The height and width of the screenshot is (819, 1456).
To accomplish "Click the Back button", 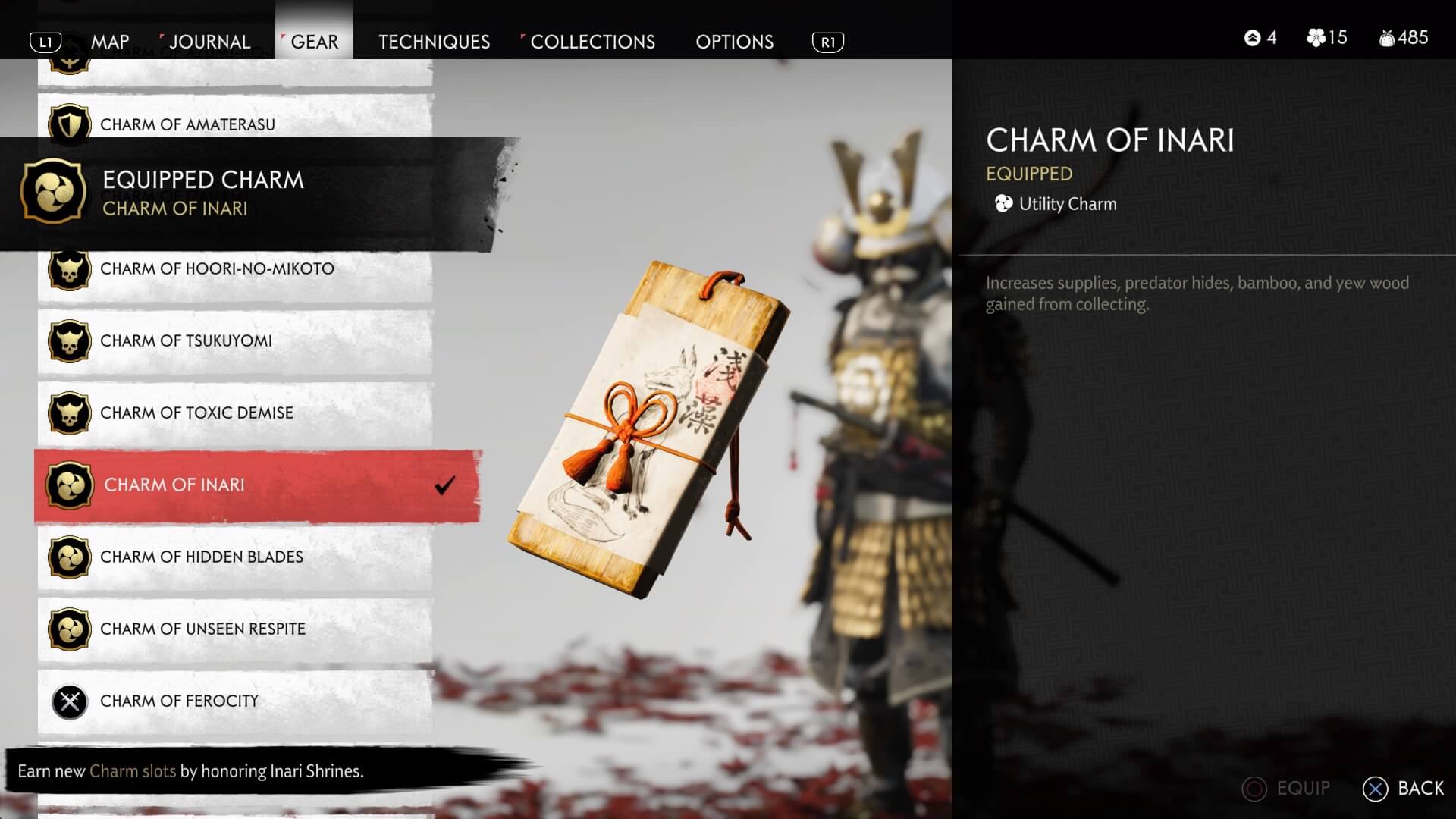I will coord(1398,789).
